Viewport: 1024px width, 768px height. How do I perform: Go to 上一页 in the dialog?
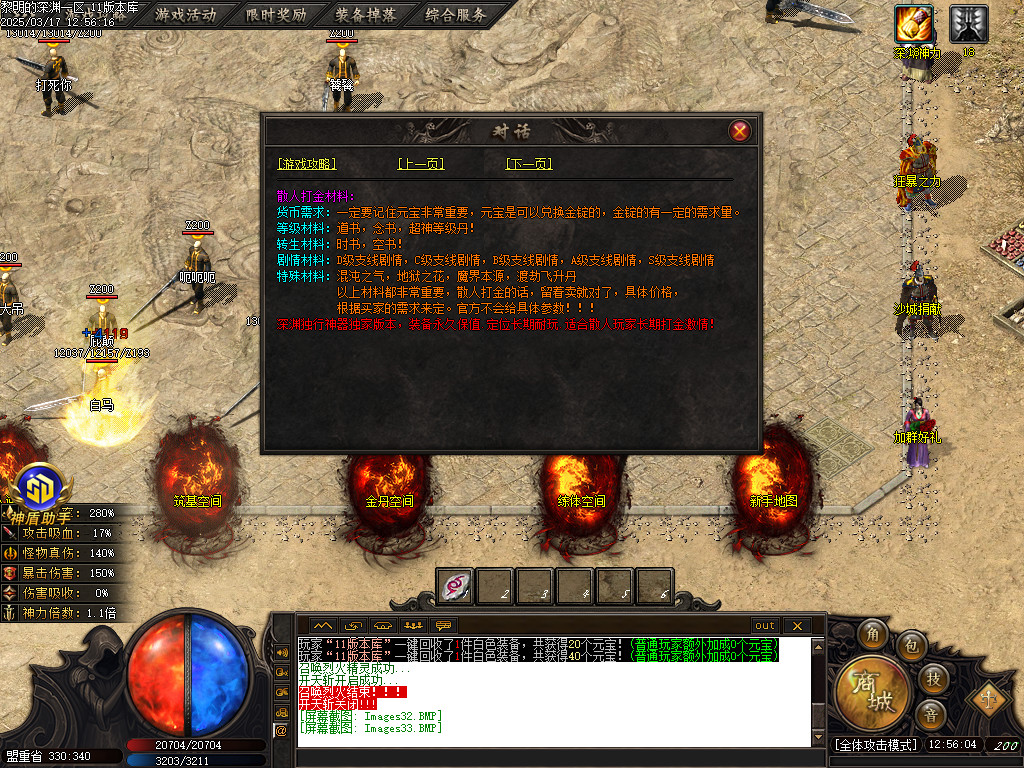[420, 164]
